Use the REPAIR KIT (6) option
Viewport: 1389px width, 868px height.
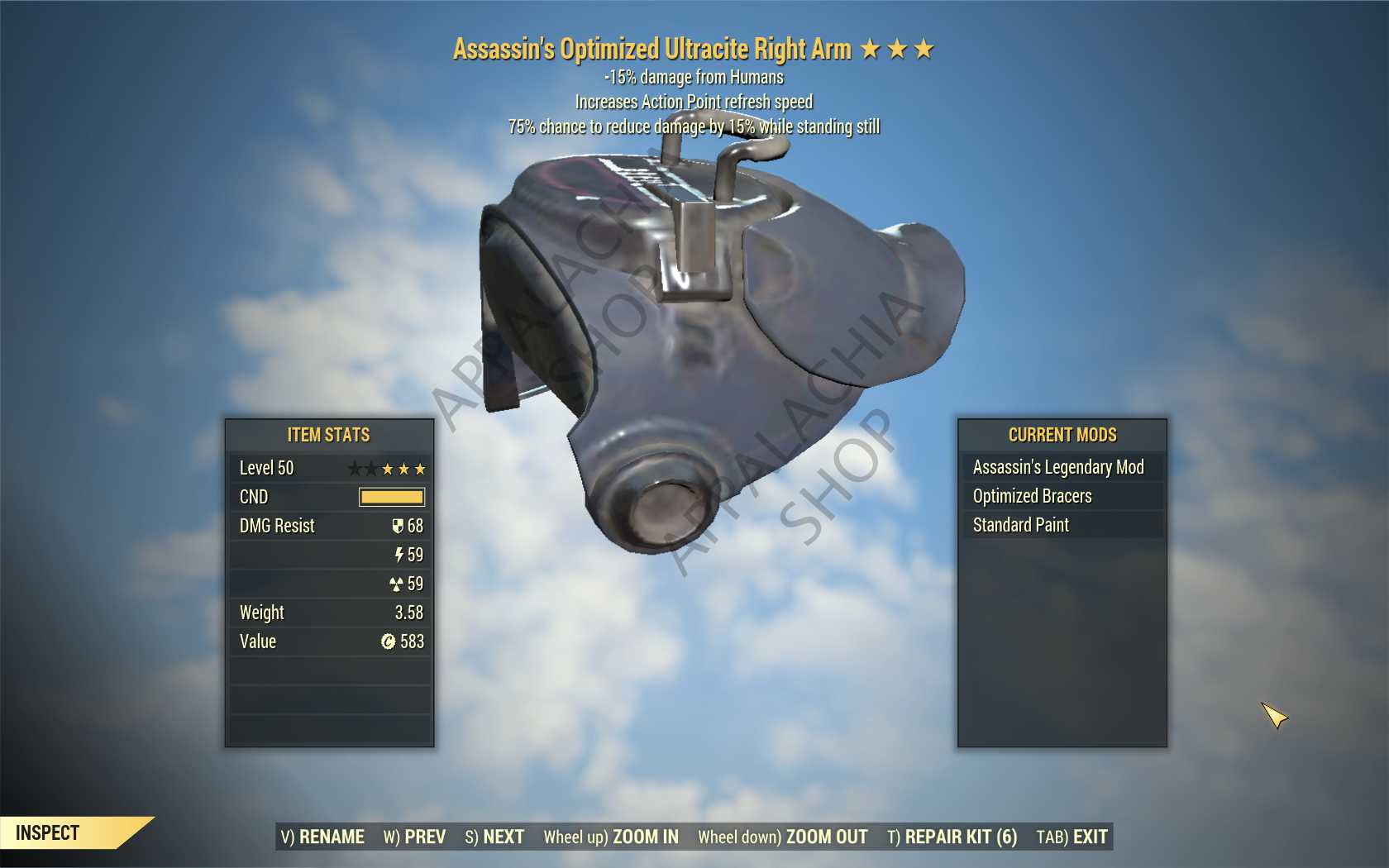click(x=952, y=837)
